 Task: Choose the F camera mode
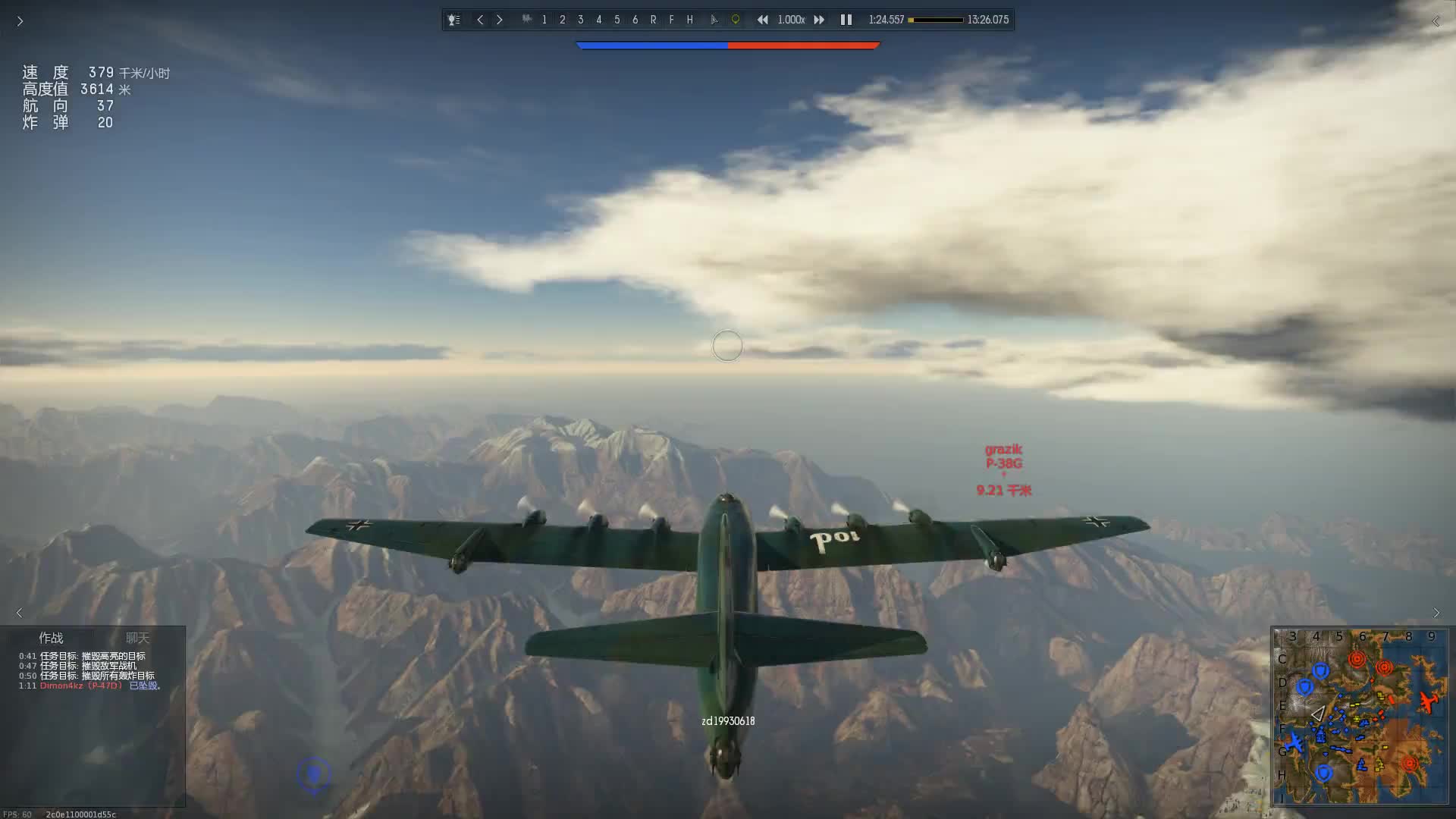[672, 20]
